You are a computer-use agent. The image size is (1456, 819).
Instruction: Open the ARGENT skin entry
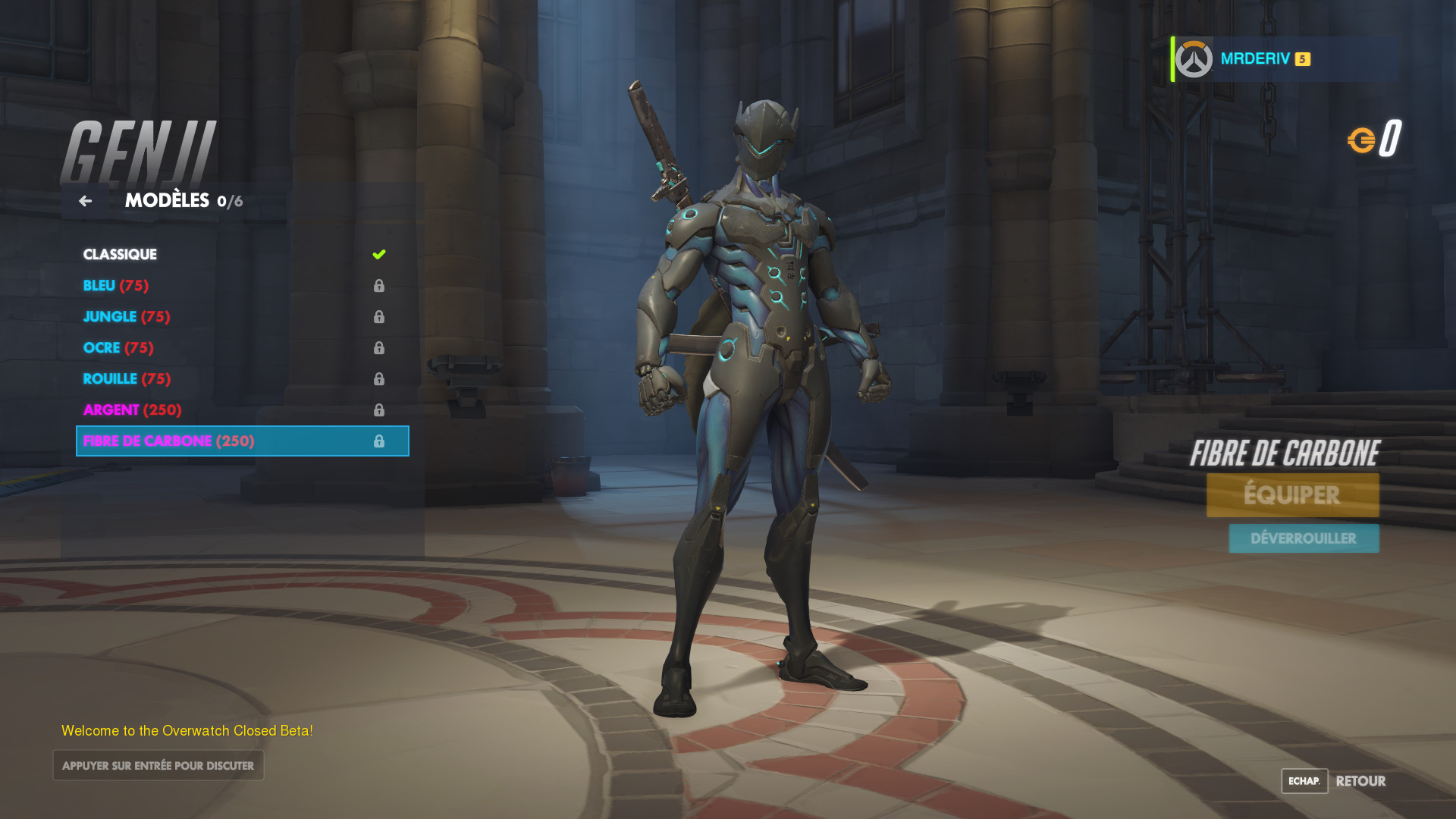click(132, 409)
